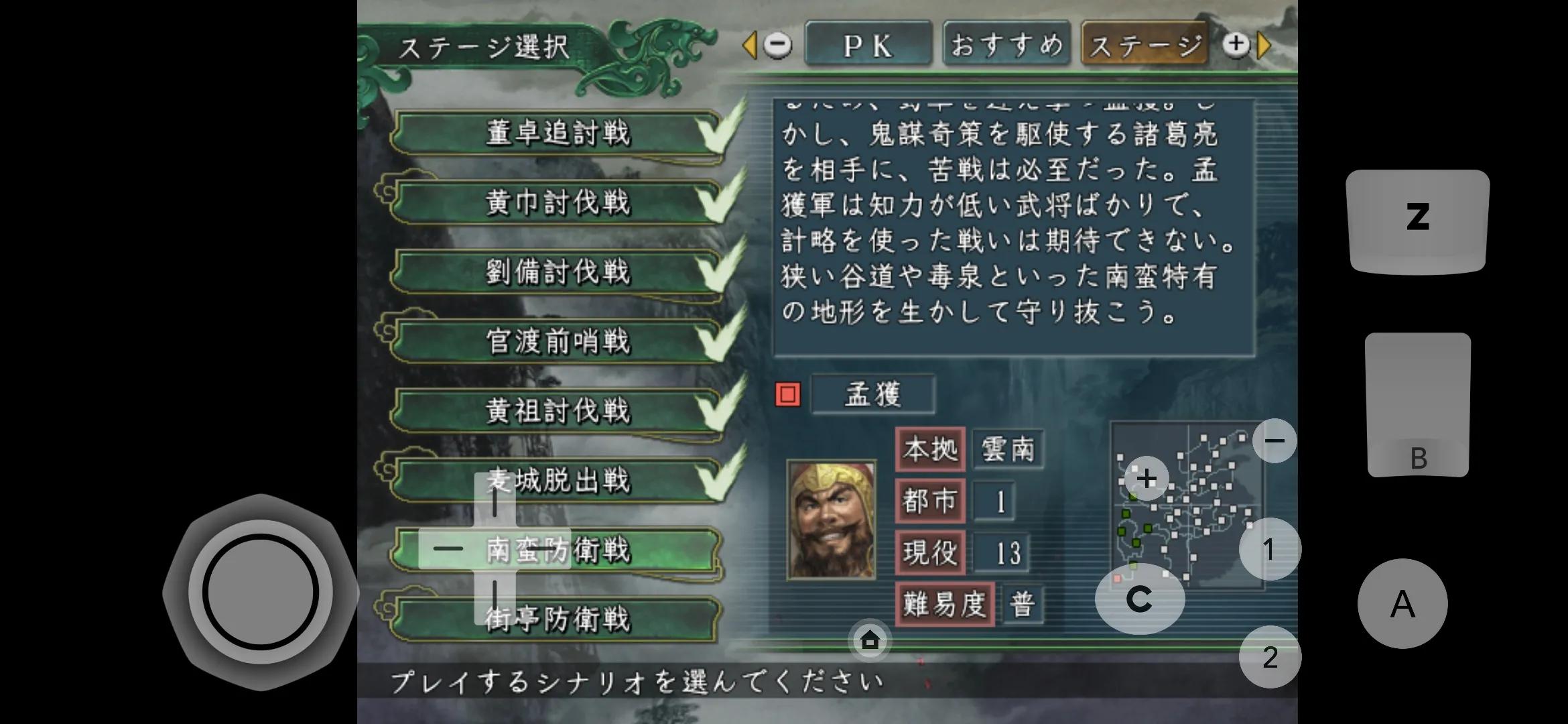The image size is (1568, 724).
Task: Open the おすすめ tab
Action: click(x=1006, y=42)
